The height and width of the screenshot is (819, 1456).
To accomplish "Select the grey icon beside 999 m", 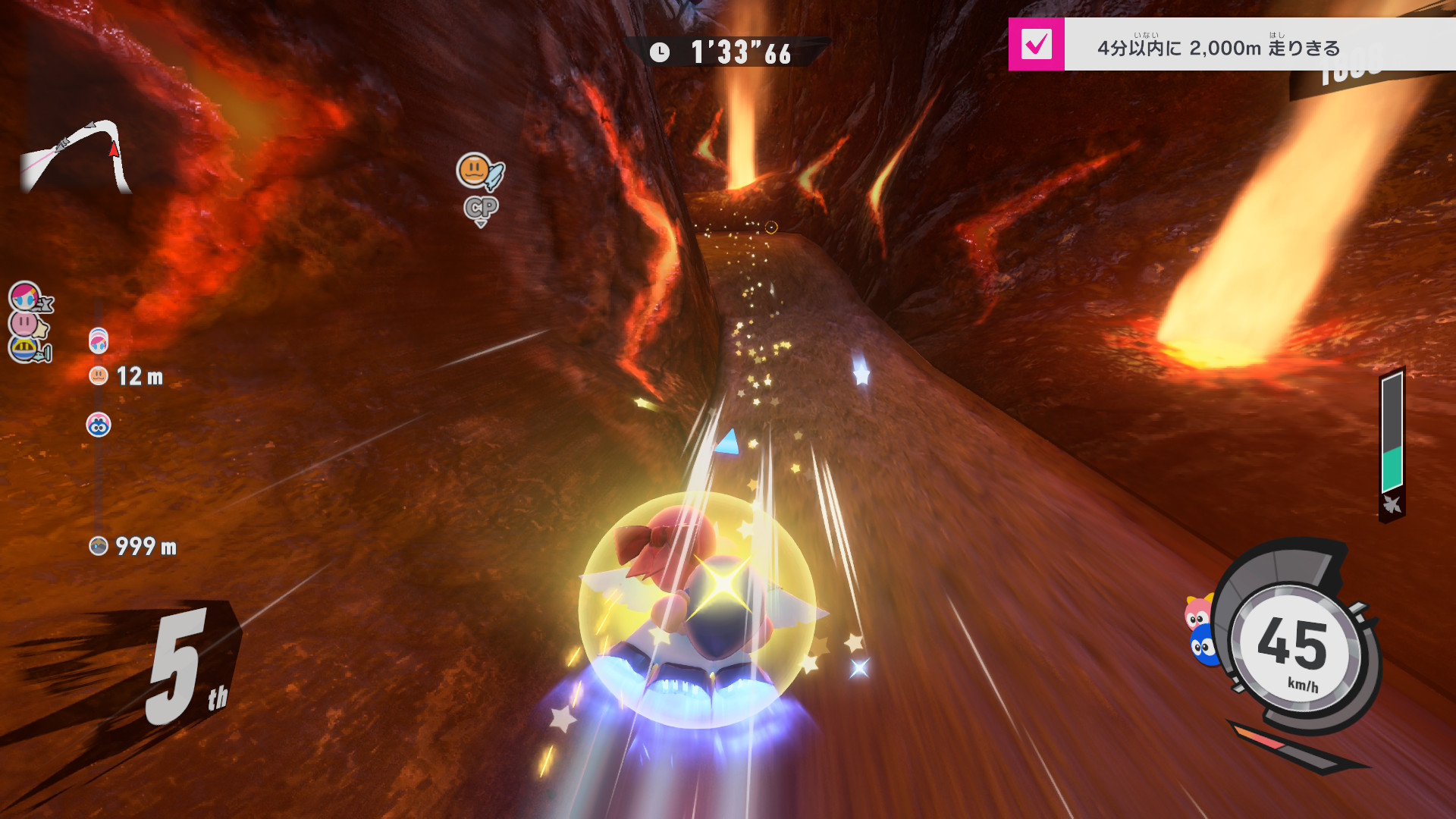I will click(x=99, y=546).
